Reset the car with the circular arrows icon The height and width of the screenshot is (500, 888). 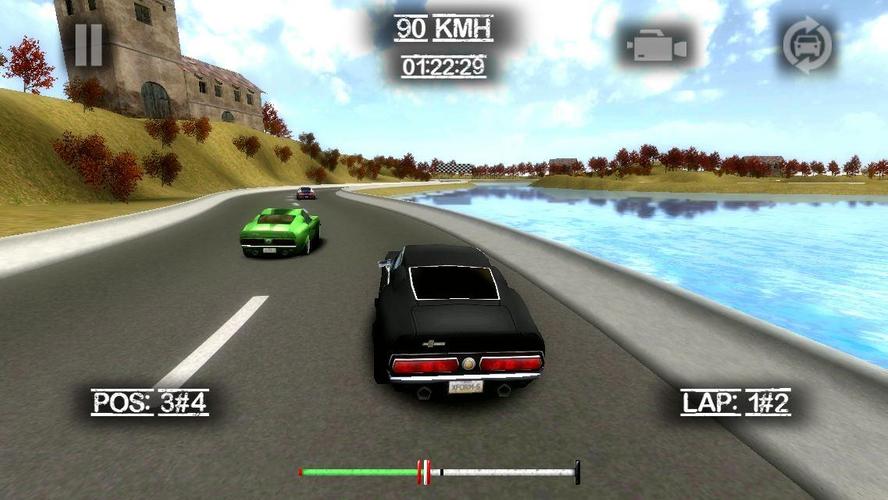pos(808,46)
